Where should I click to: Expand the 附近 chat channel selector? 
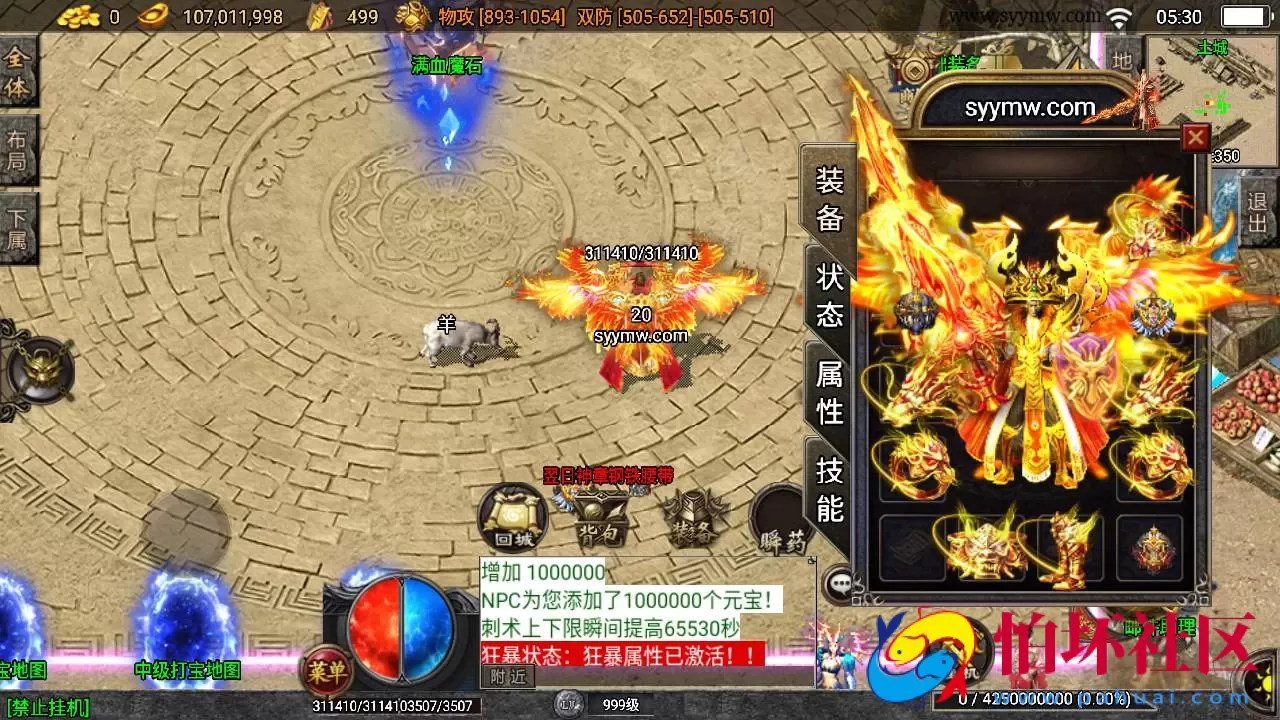point(508,676)
